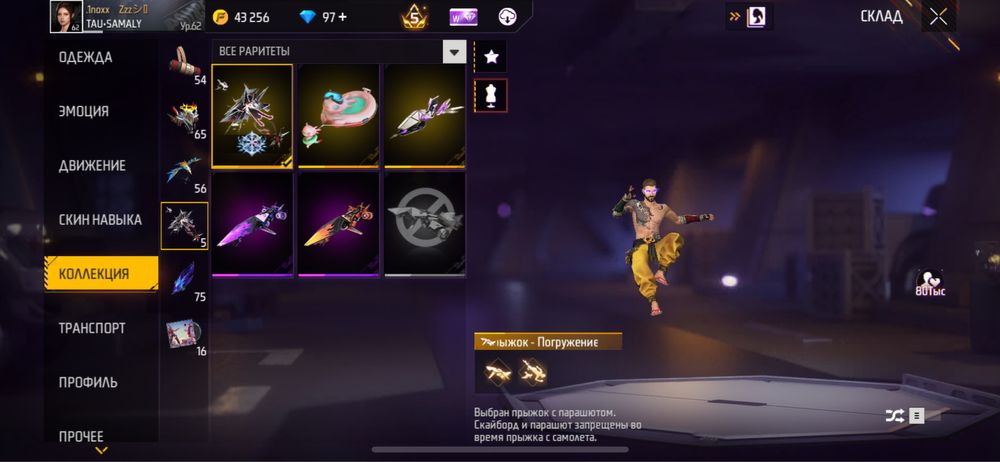Choose the purple skyboard skin tile

click(x=252, y=223)
